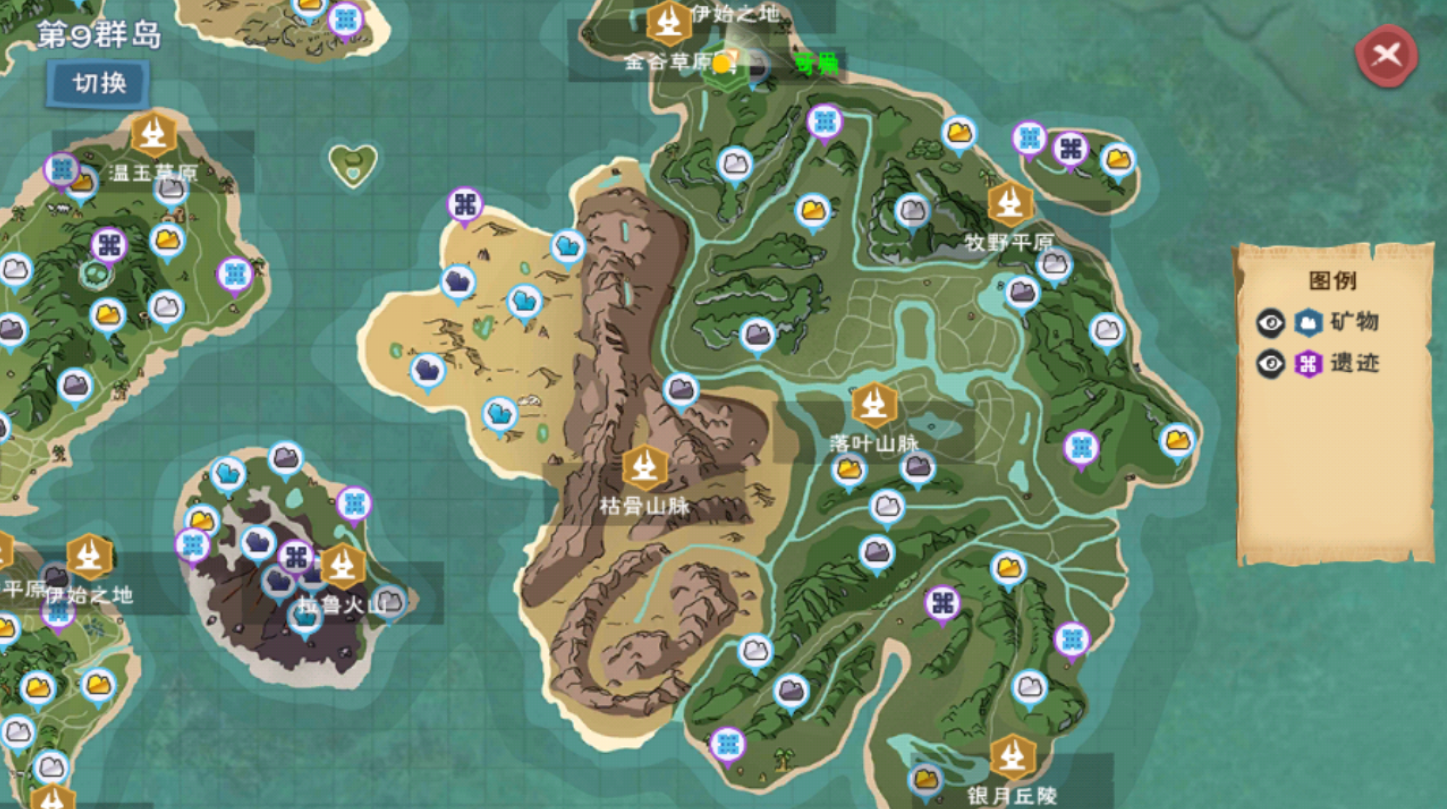Select the 拉鲁火山 volcano waypoint marker
The width and height of the screenshot is (1447, 809).
pos(343,567)
